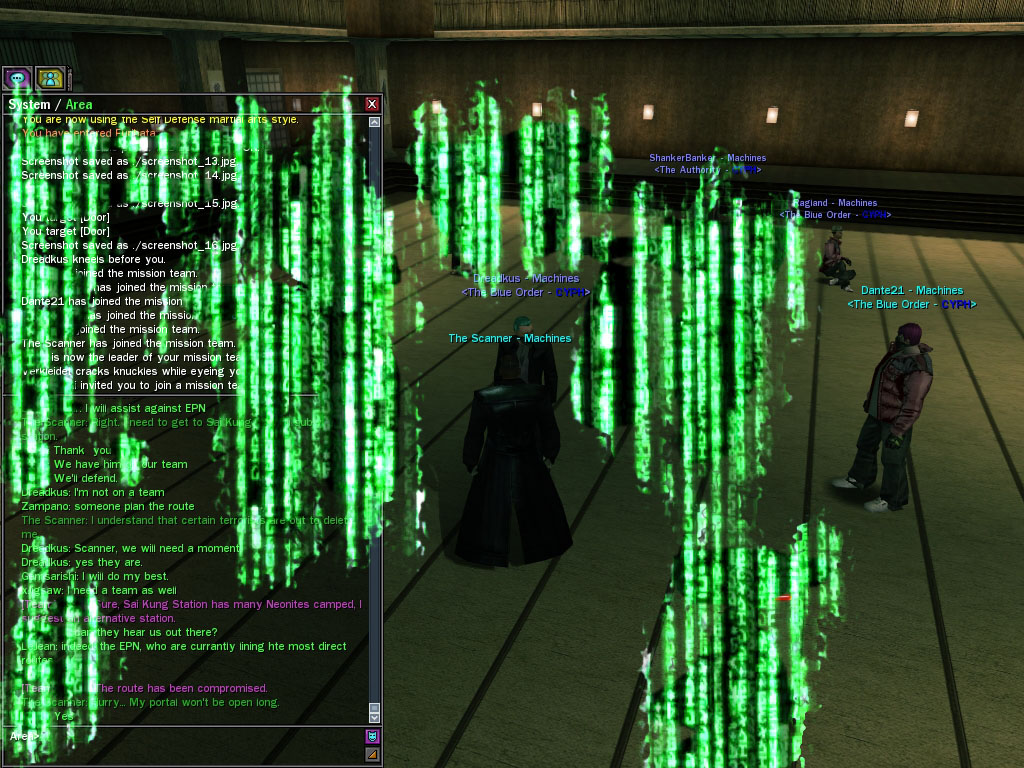Screen dimensions: 1024x768
Task: Close the System / Area chat window
Action: 372,104
